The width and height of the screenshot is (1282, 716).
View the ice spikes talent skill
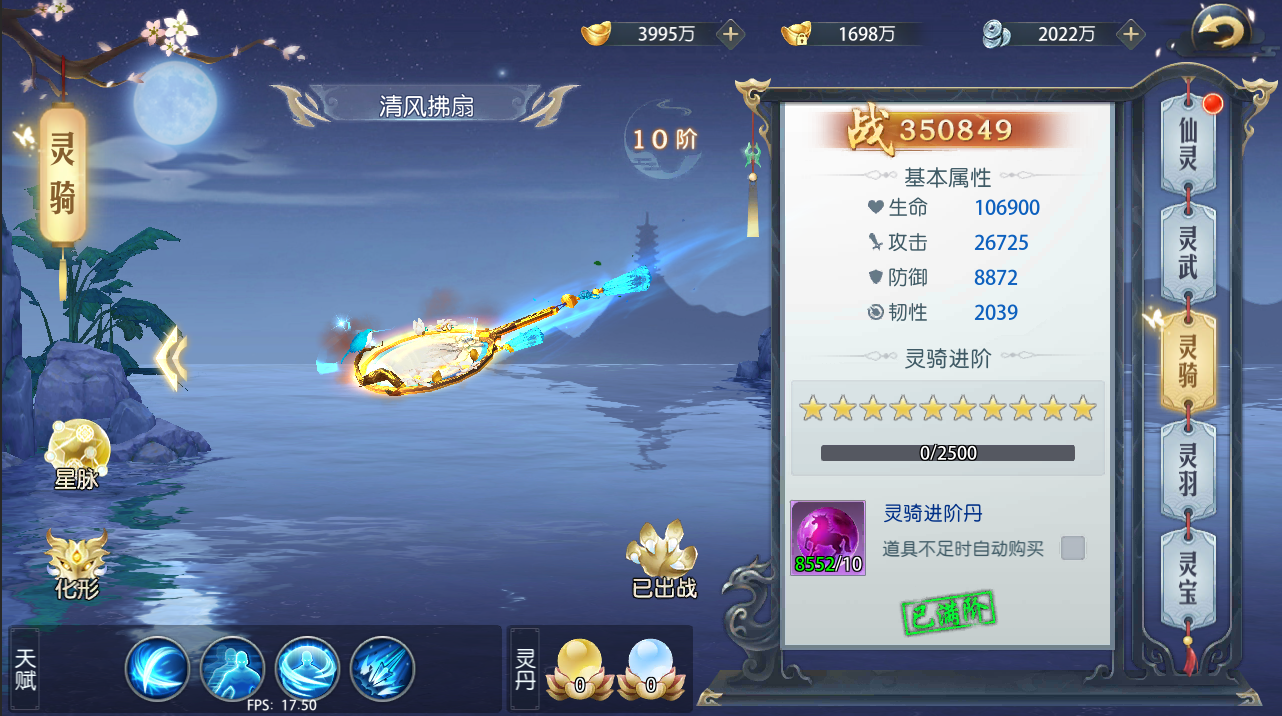[x=382, y=668]
